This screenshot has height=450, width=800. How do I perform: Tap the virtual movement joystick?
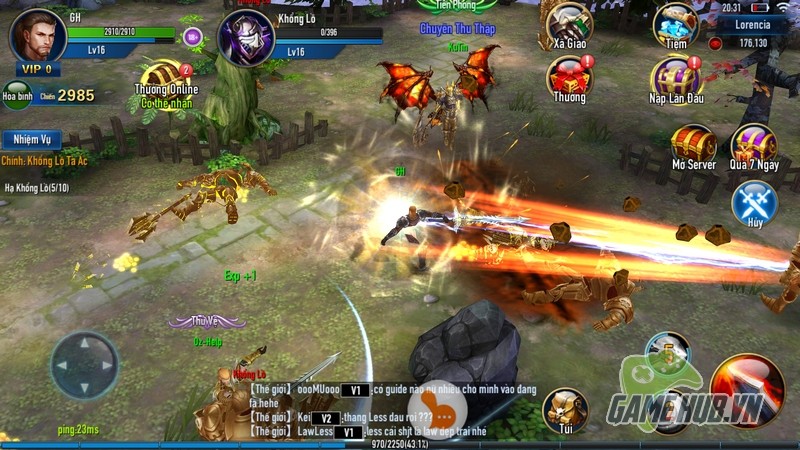(x=84, y=366)
